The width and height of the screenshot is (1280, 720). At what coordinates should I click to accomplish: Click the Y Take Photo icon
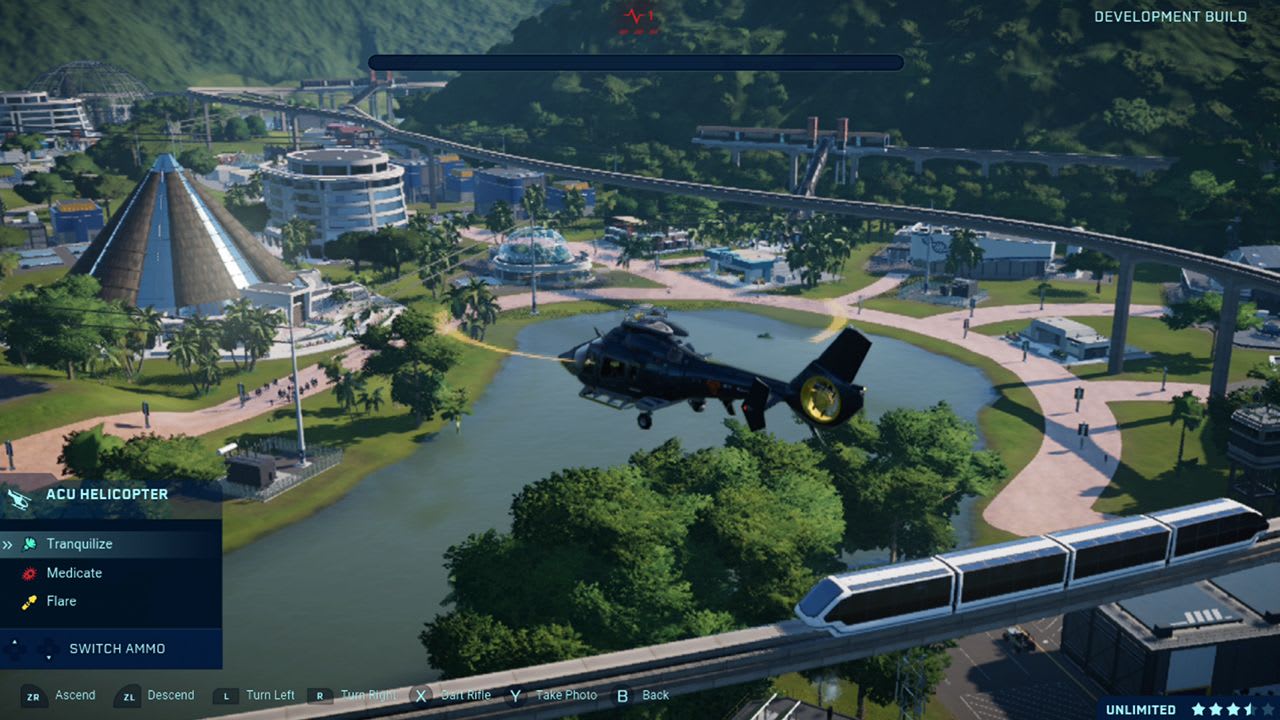point(513,694)
